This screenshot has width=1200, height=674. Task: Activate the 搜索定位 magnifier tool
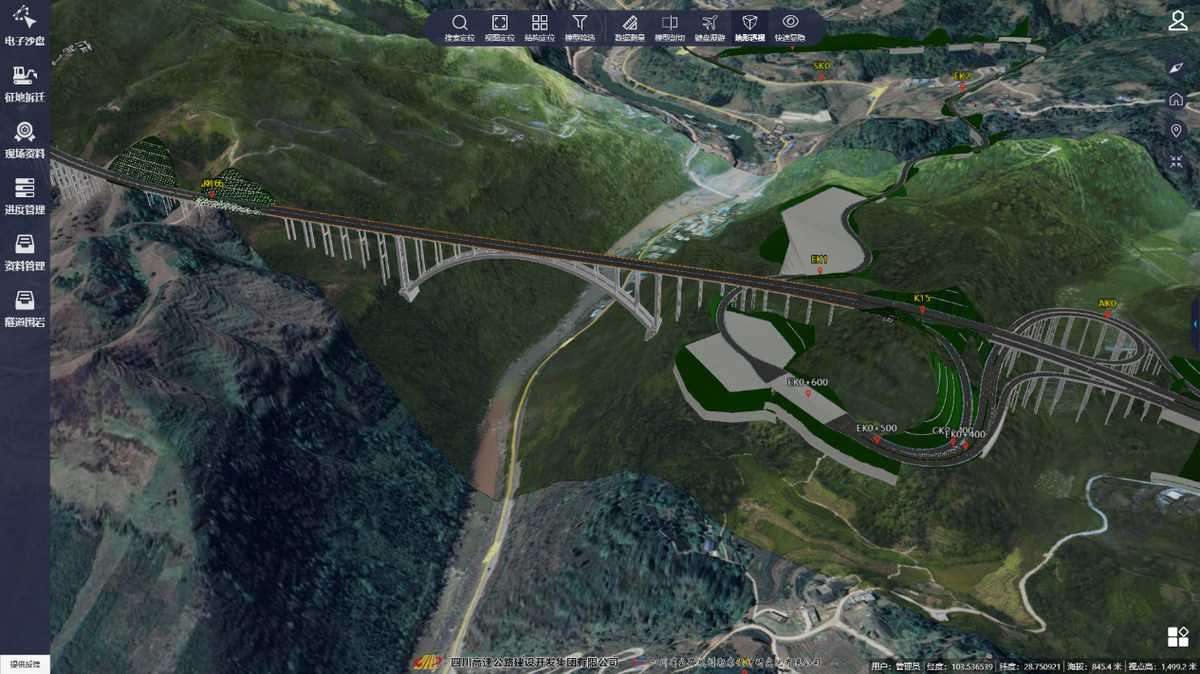pyautogui.click(x=459, y=27)
